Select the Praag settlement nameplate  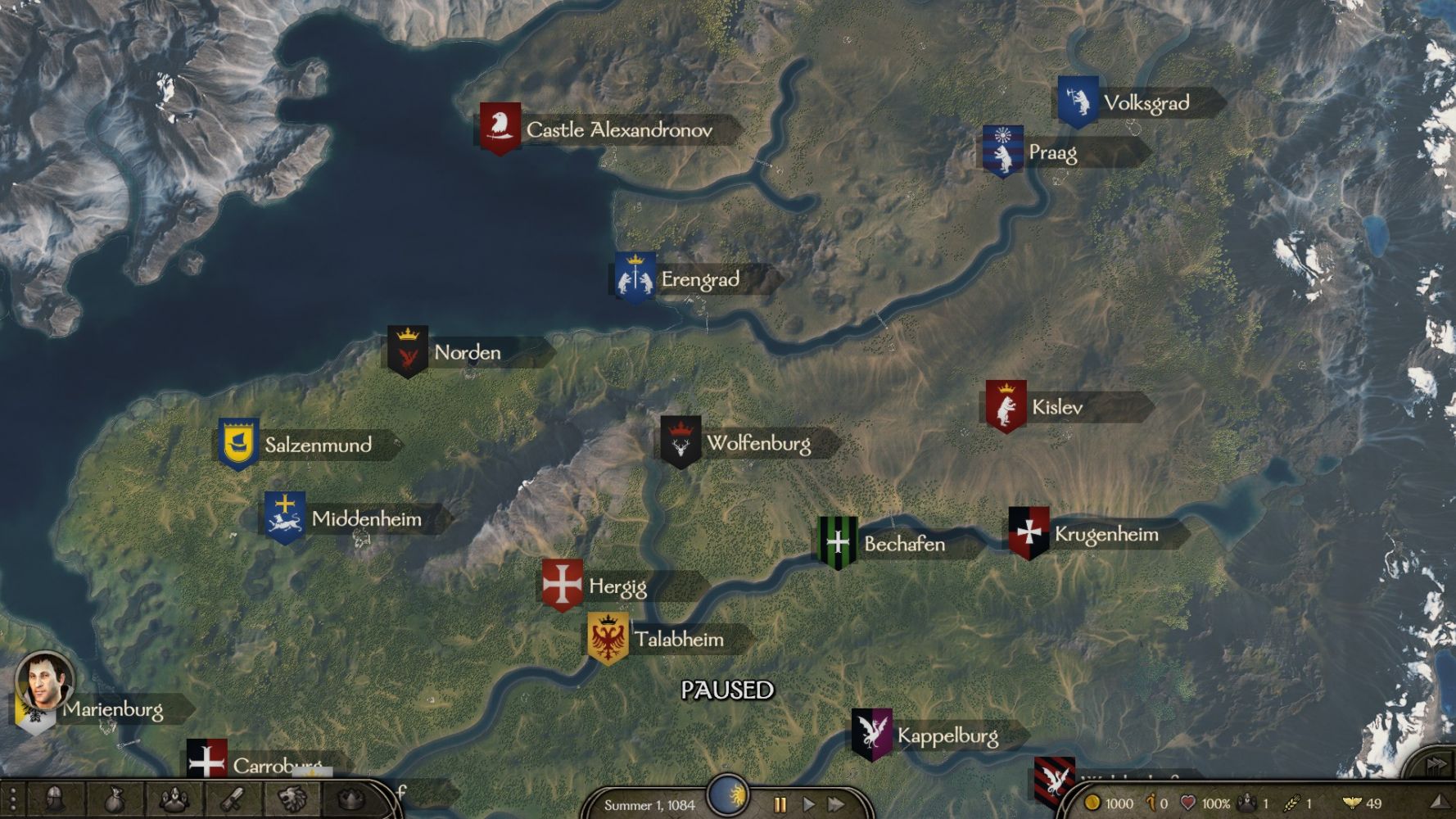(1052, 152)
